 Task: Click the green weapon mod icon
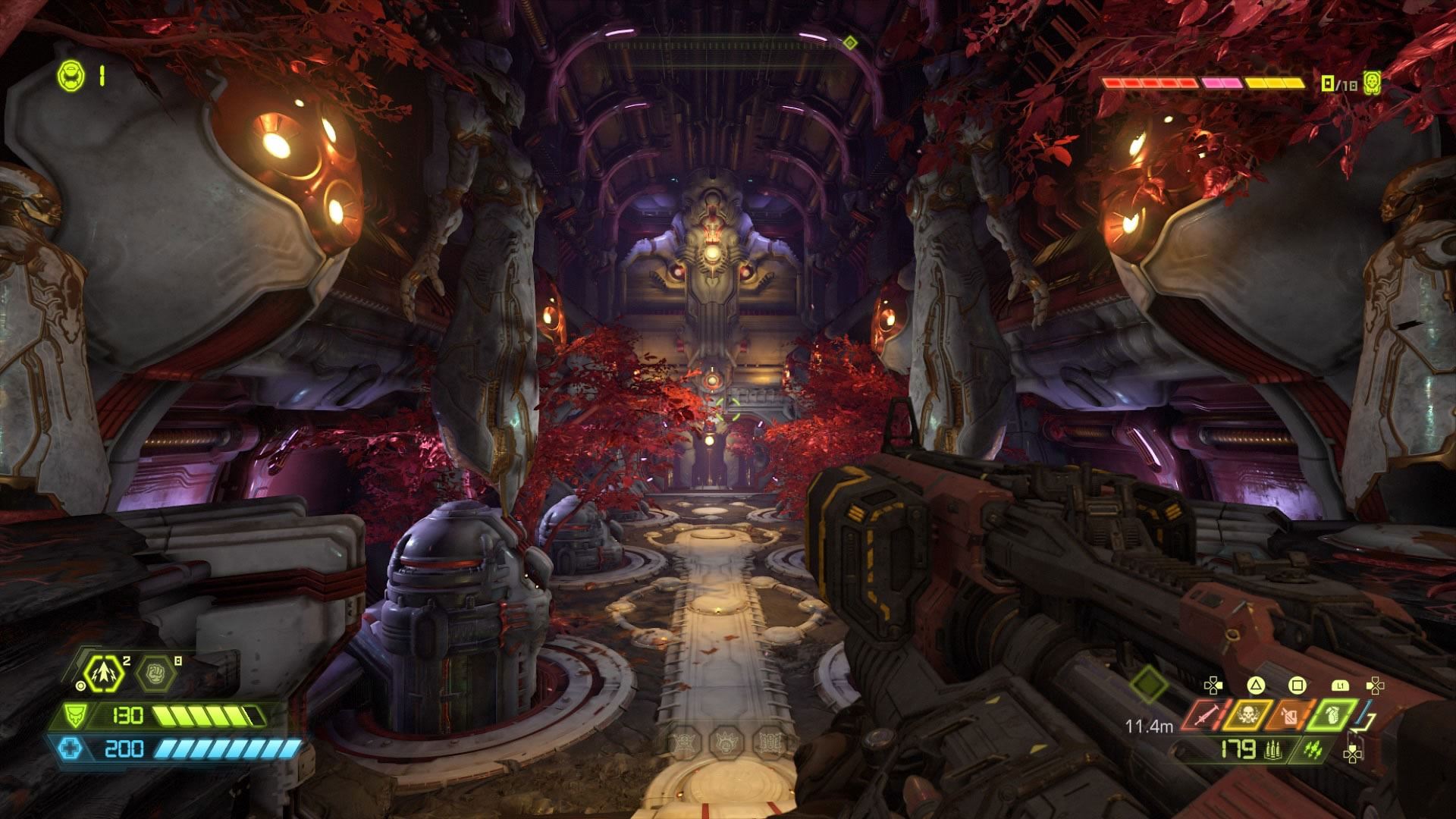pos(1314,749)
